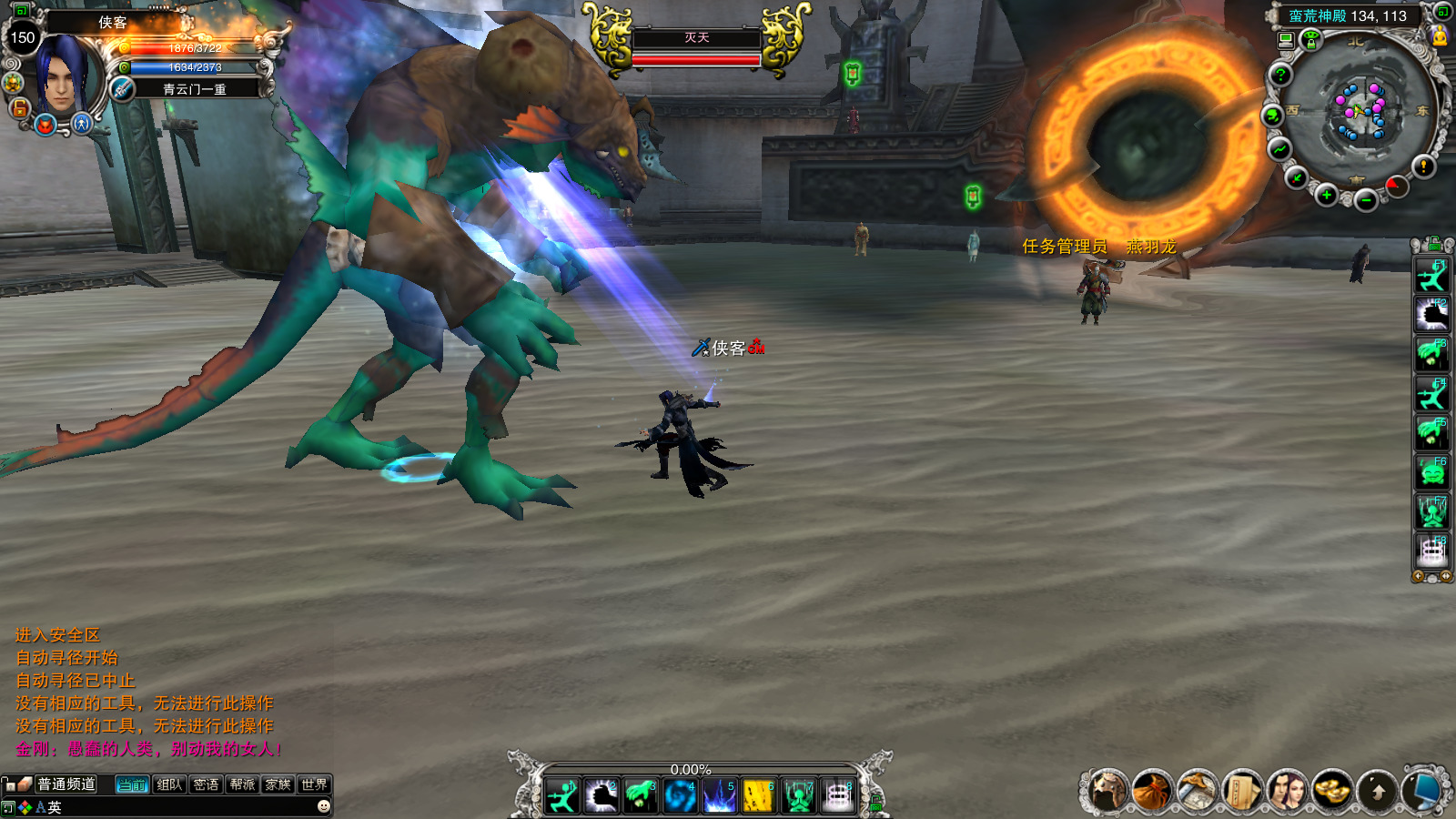This screenshot has height=819, width=1456.
Task: Switch to the 组队 team chat tab
Action: click(169, 784)
